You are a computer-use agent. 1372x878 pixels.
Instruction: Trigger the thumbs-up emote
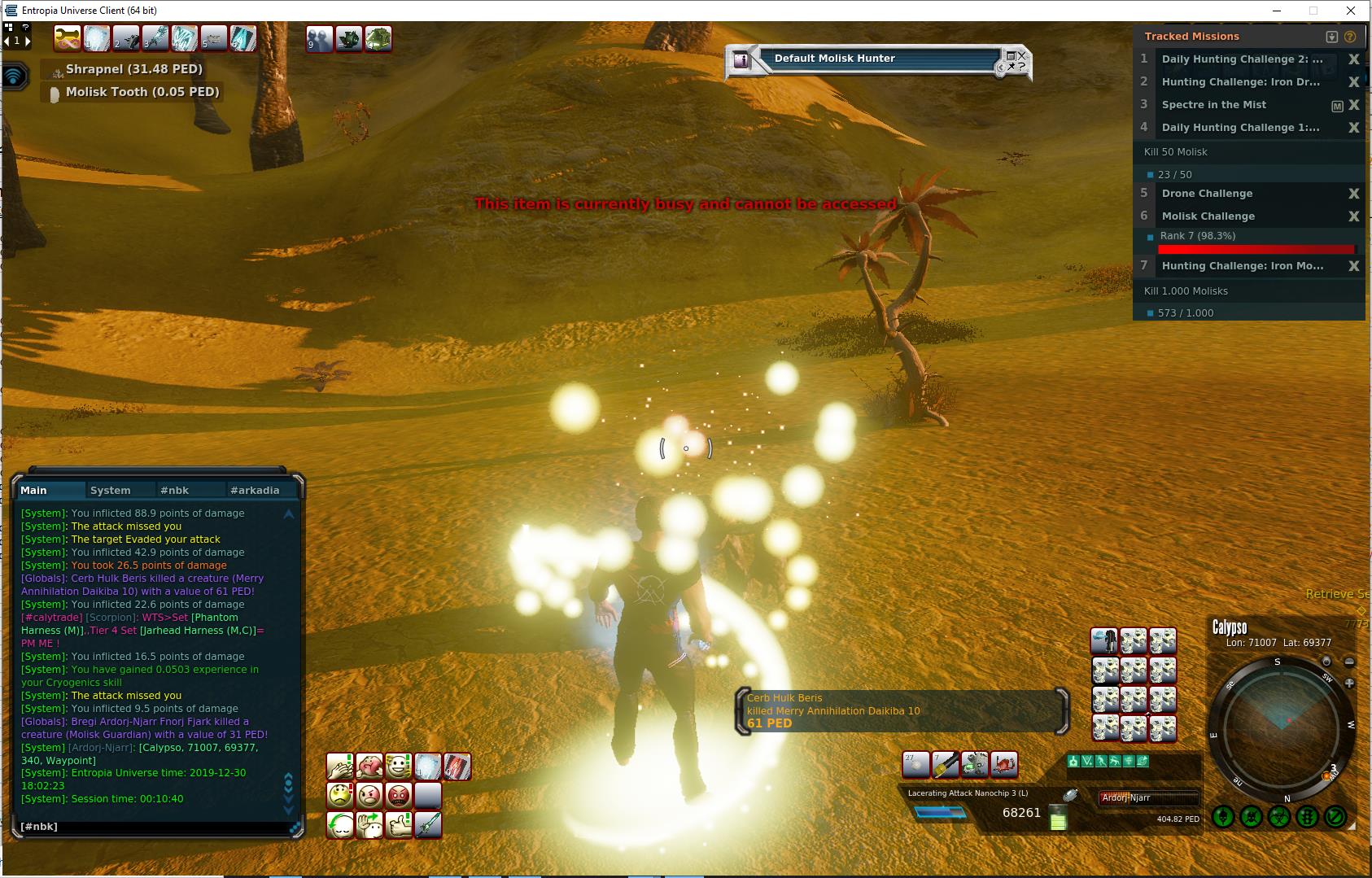coord(399,825)
